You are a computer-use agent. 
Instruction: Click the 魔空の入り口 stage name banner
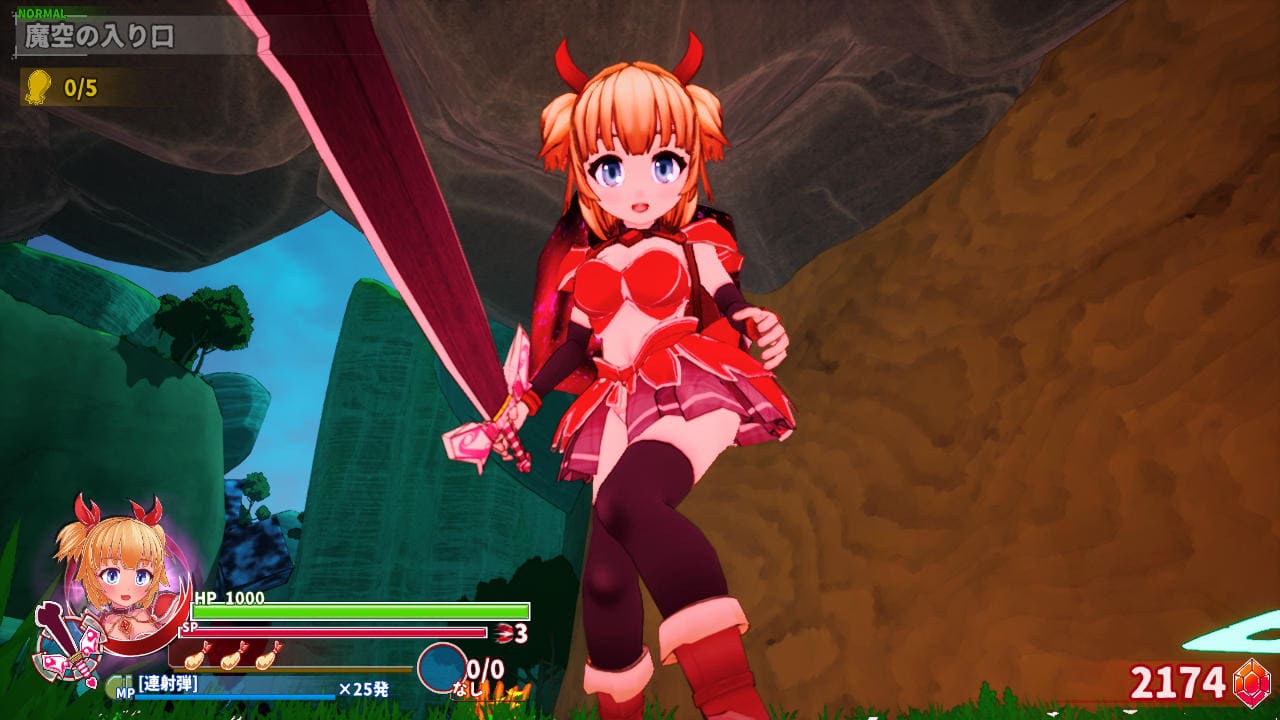100,37
